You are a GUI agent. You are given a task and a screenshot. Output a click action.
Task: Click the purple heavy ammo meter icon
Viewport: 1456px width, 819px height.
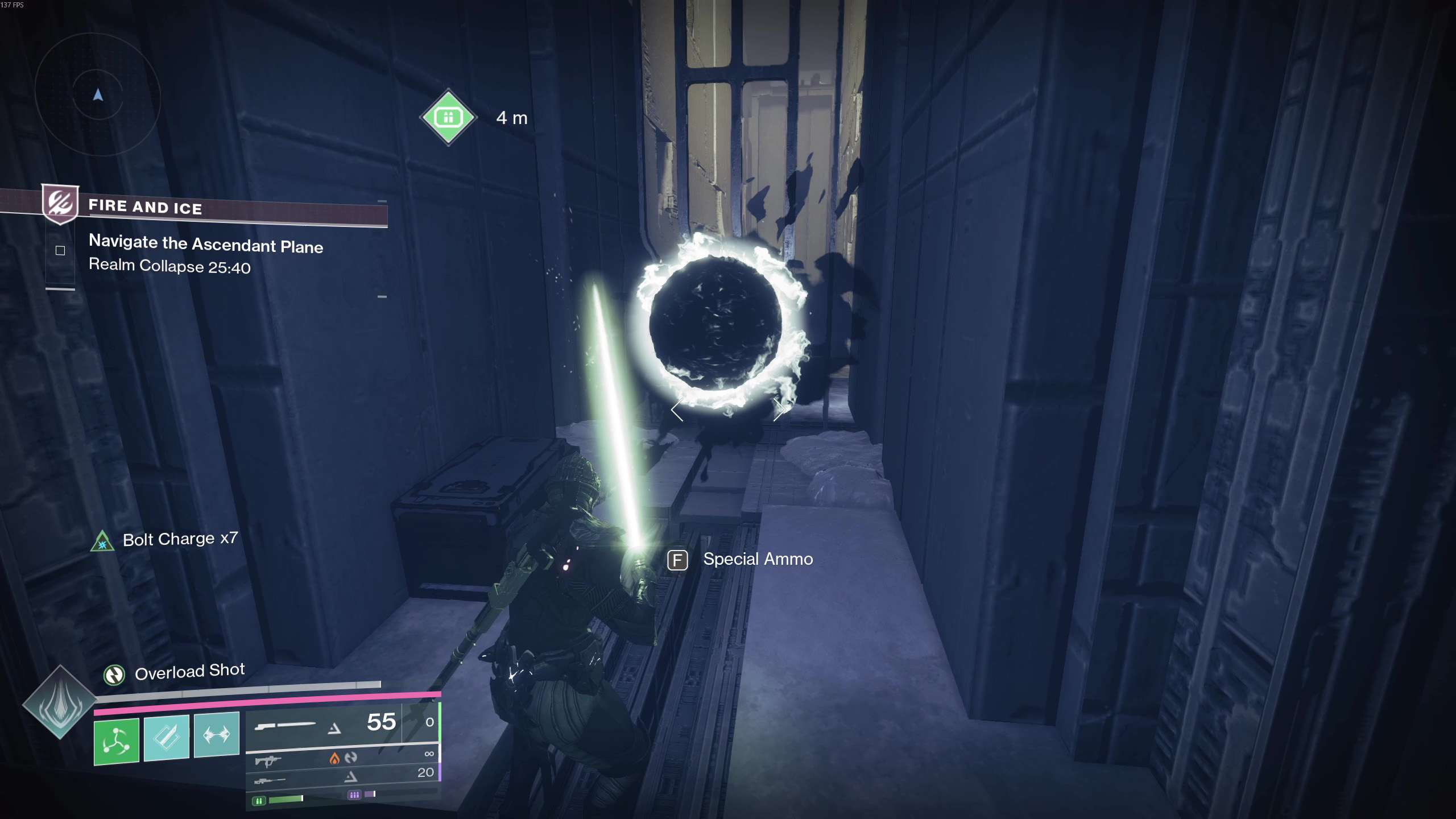[x=354, y=795]
